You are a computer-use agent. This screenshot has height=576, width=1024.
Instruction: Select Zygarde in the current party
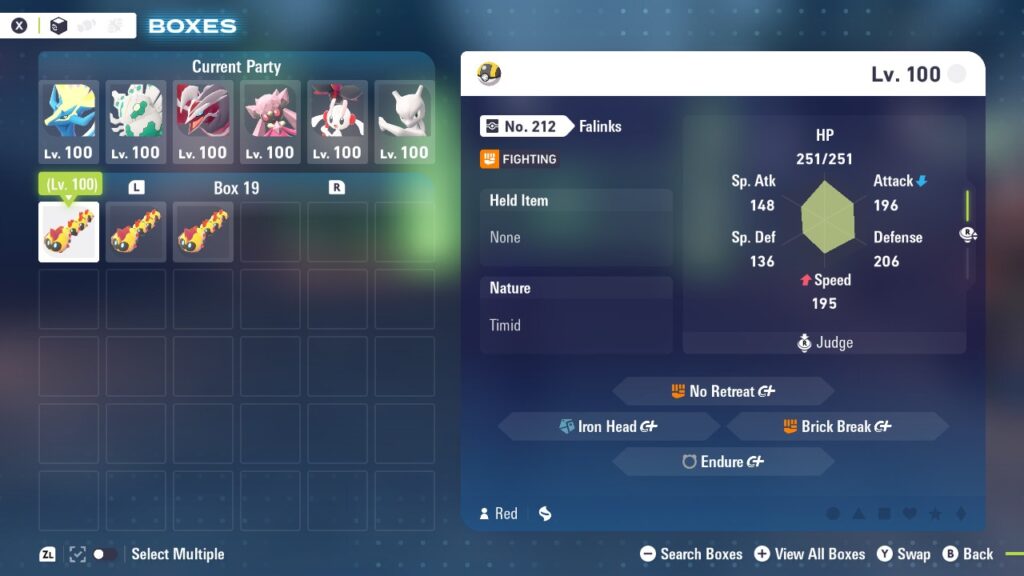136,122
